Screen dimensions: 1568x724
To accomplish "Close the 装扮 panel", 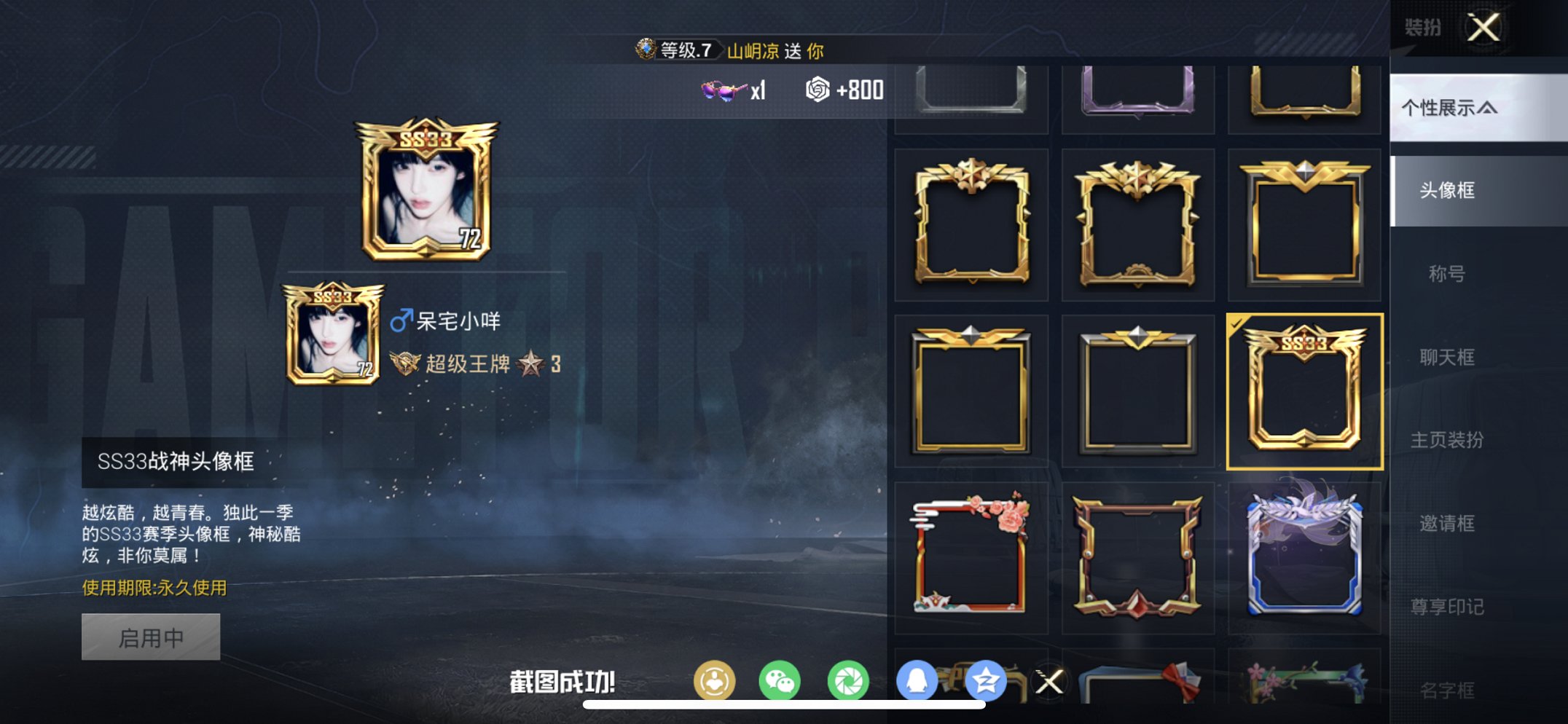I will [1485, 28].
